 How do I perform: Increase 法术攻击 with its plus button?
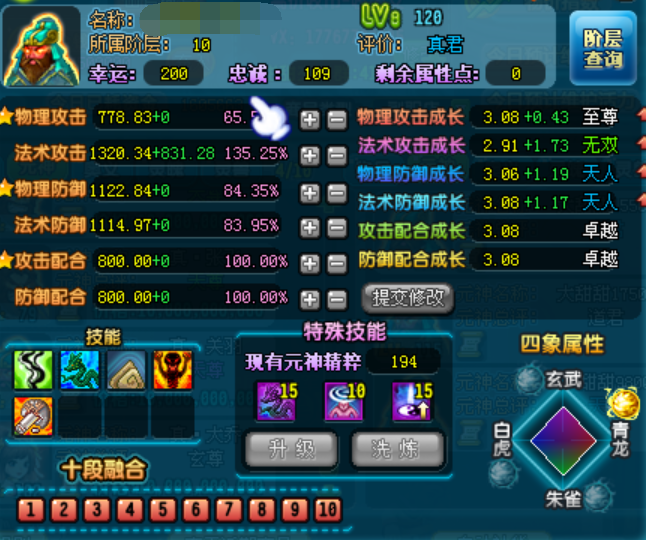(310, 155)
